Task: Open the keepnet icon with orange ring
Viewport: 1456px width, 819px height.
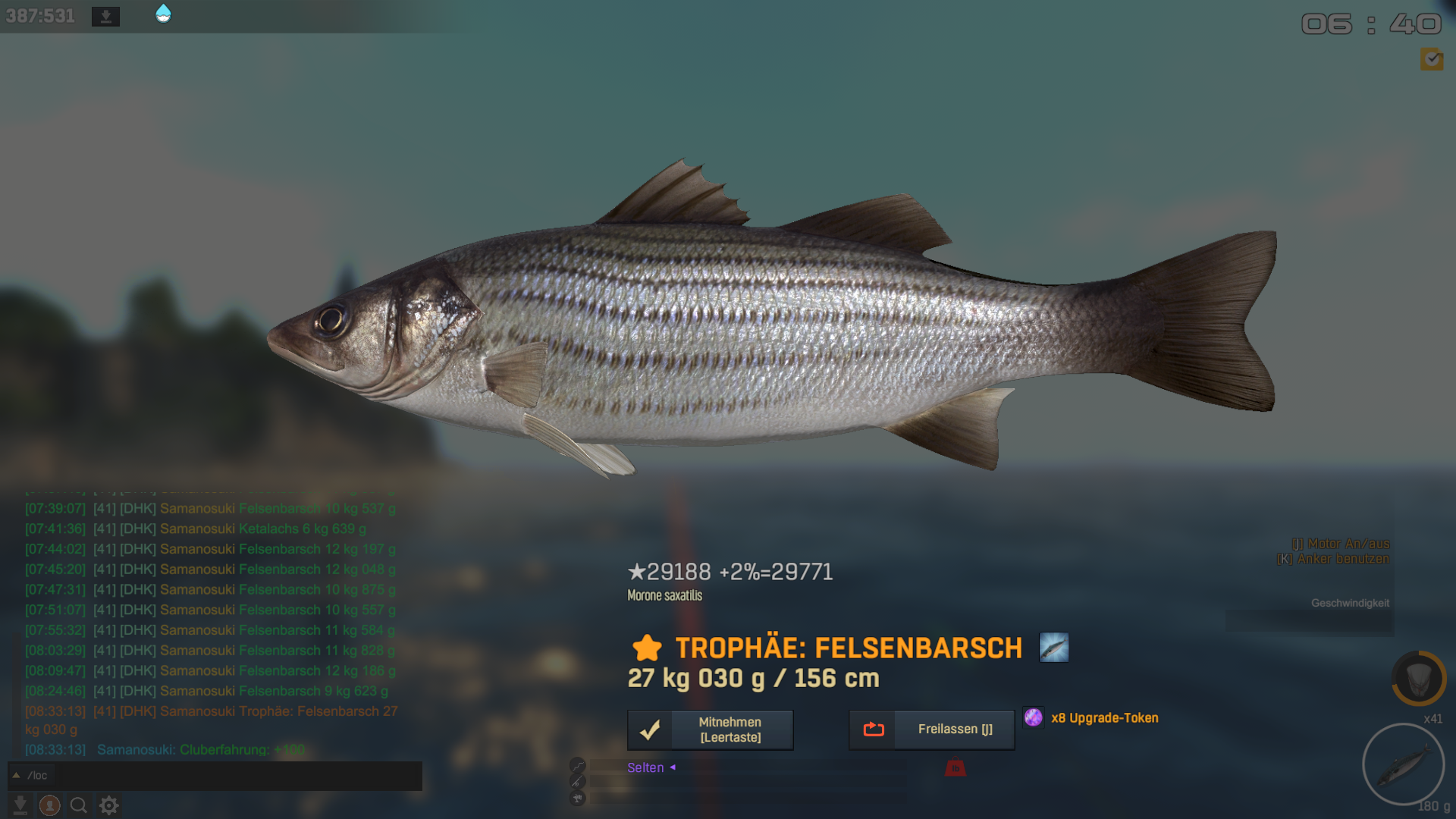Action: coord(1418,678)
